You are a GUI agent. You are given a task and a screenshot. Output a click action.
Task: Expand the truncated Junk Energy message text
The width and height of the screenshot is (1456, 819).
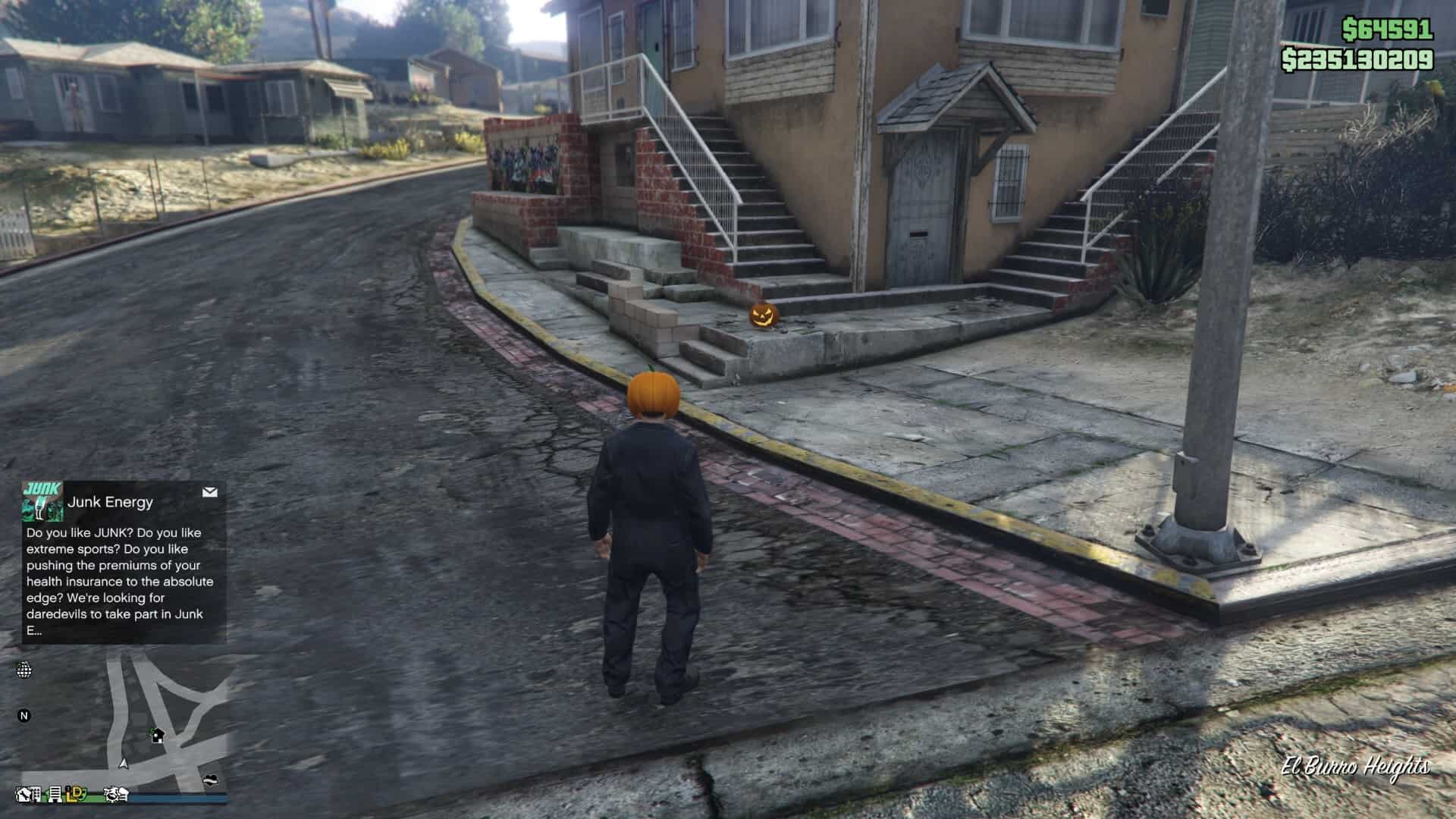pyautogui.click(x=112, y=581)
